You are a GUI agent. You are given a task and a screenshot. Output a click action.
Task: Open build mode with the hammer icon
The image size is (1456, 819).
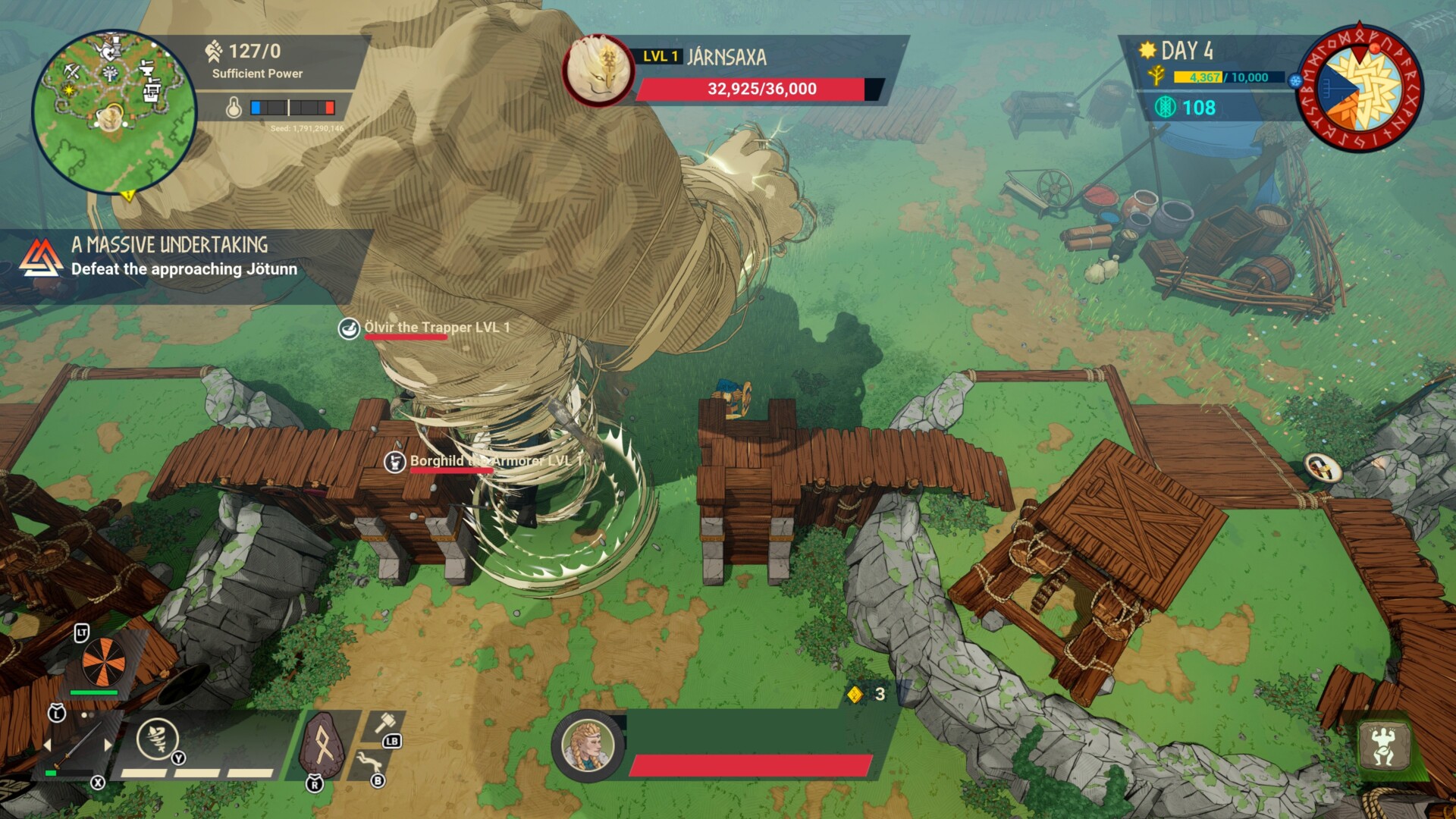(x=385, y=724)
